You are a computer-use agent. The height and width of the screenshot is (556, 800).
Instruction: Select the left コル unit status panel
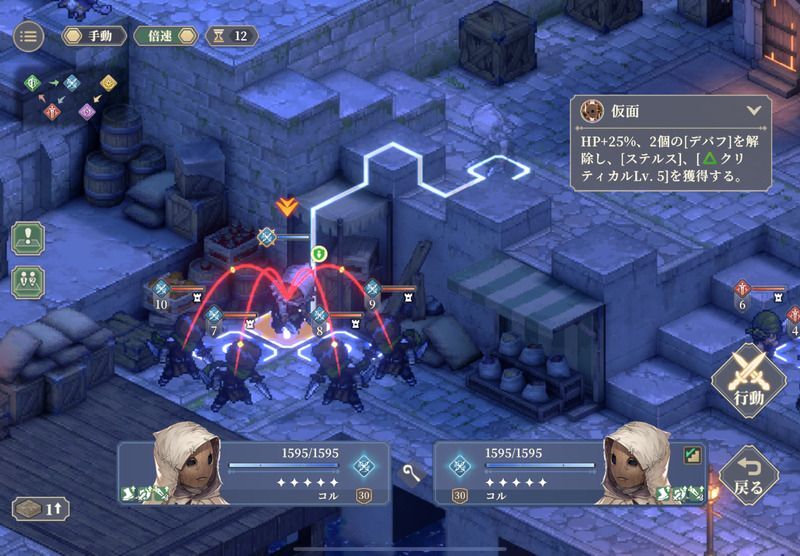click(254, 472)
